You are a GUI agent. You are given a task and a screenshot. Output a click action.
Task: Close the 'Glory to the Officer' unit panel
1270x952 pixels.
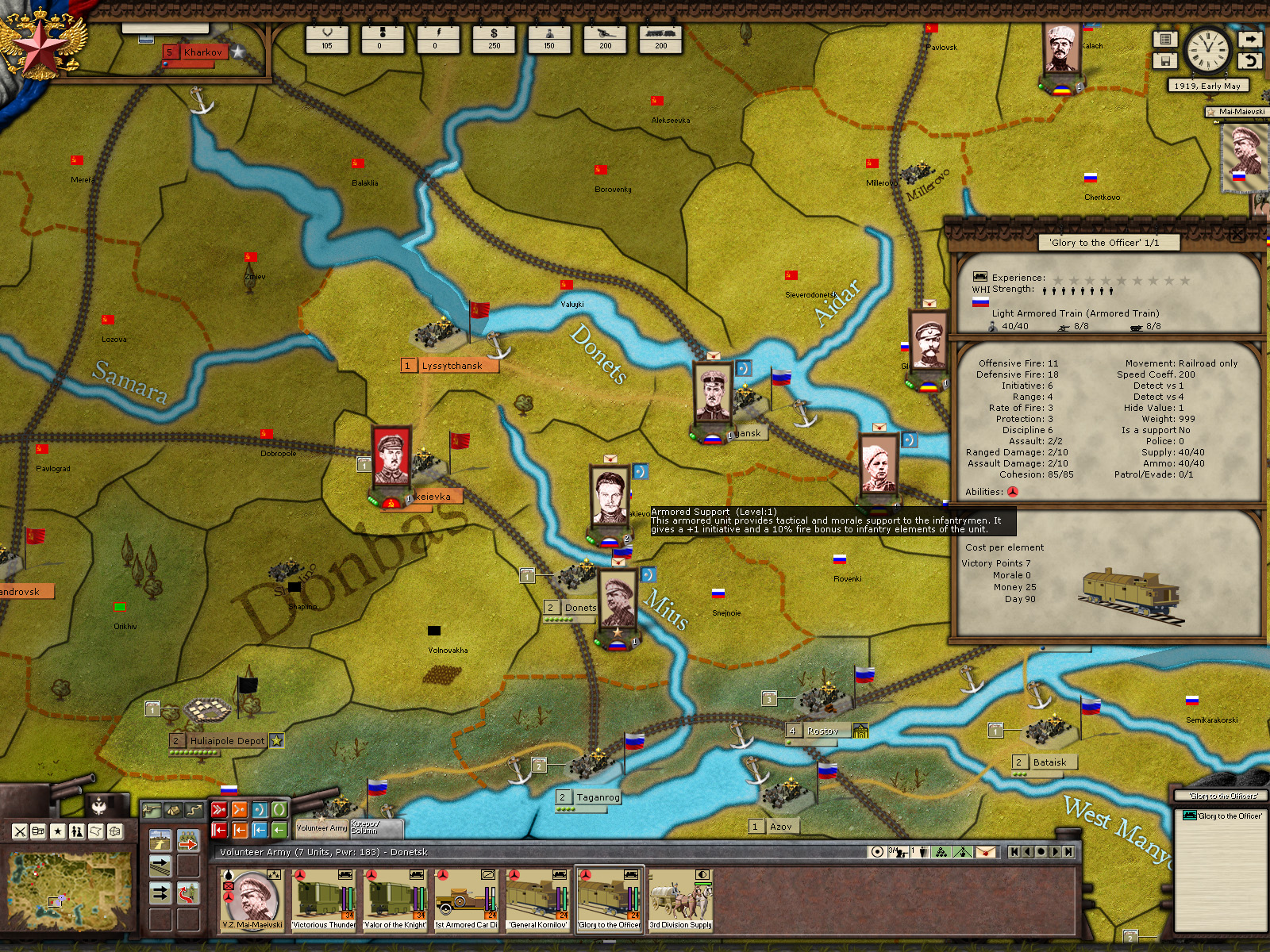click(x=1237, y=234)
